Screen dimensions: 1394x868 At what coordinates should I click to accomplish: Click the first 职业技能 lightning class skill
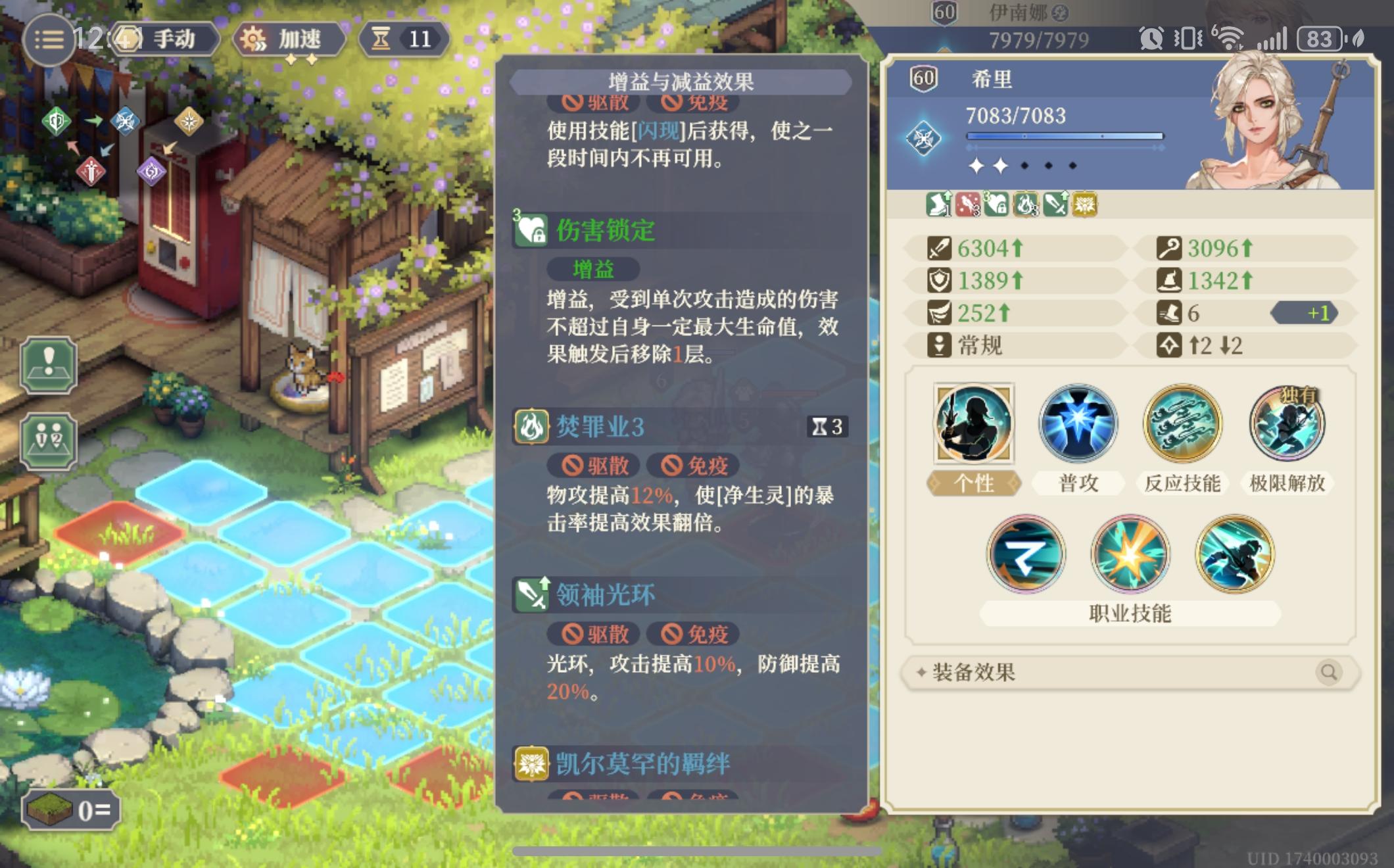1026,554
